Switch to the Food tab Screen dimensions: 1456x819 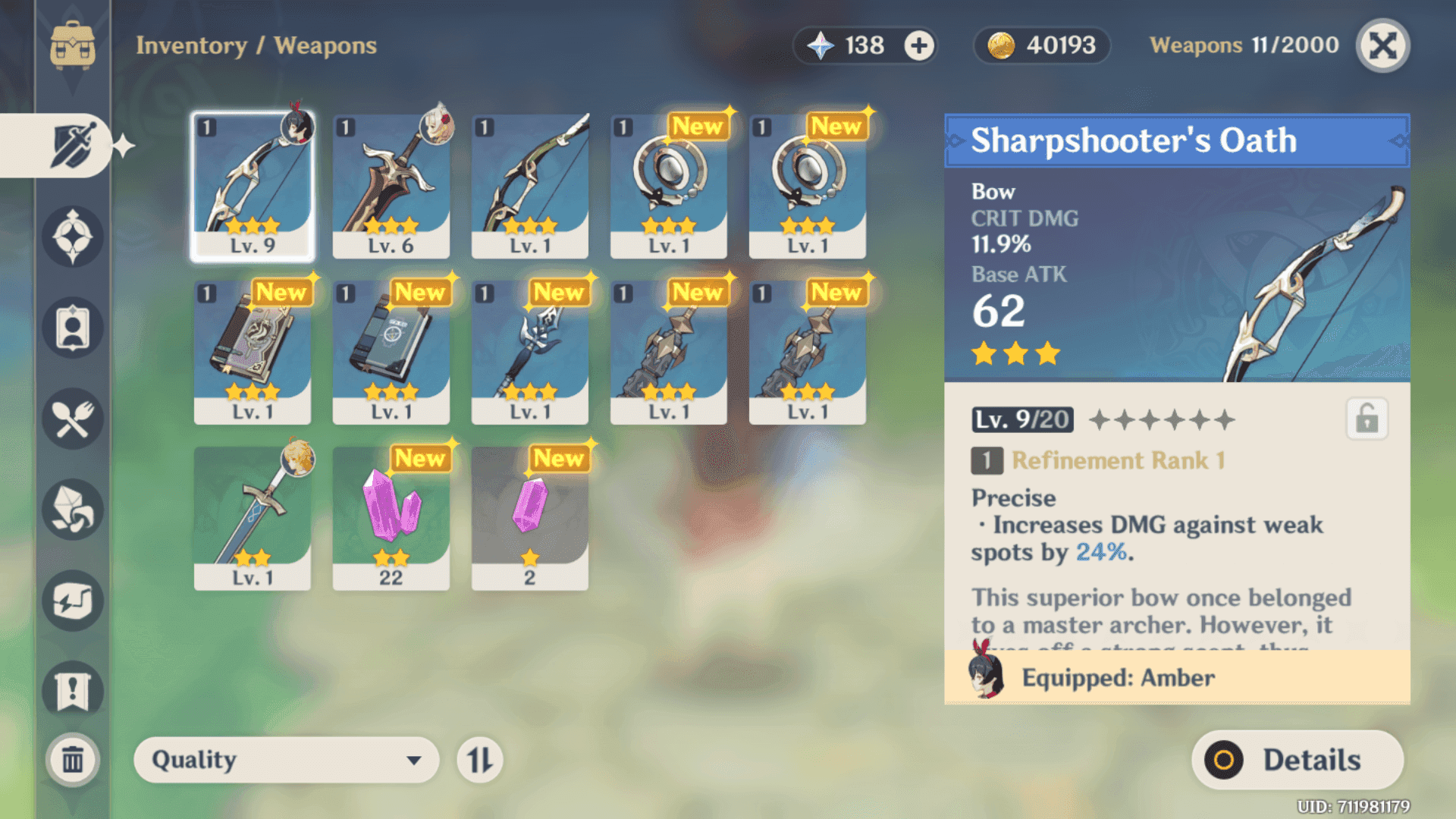pos(73,419)
